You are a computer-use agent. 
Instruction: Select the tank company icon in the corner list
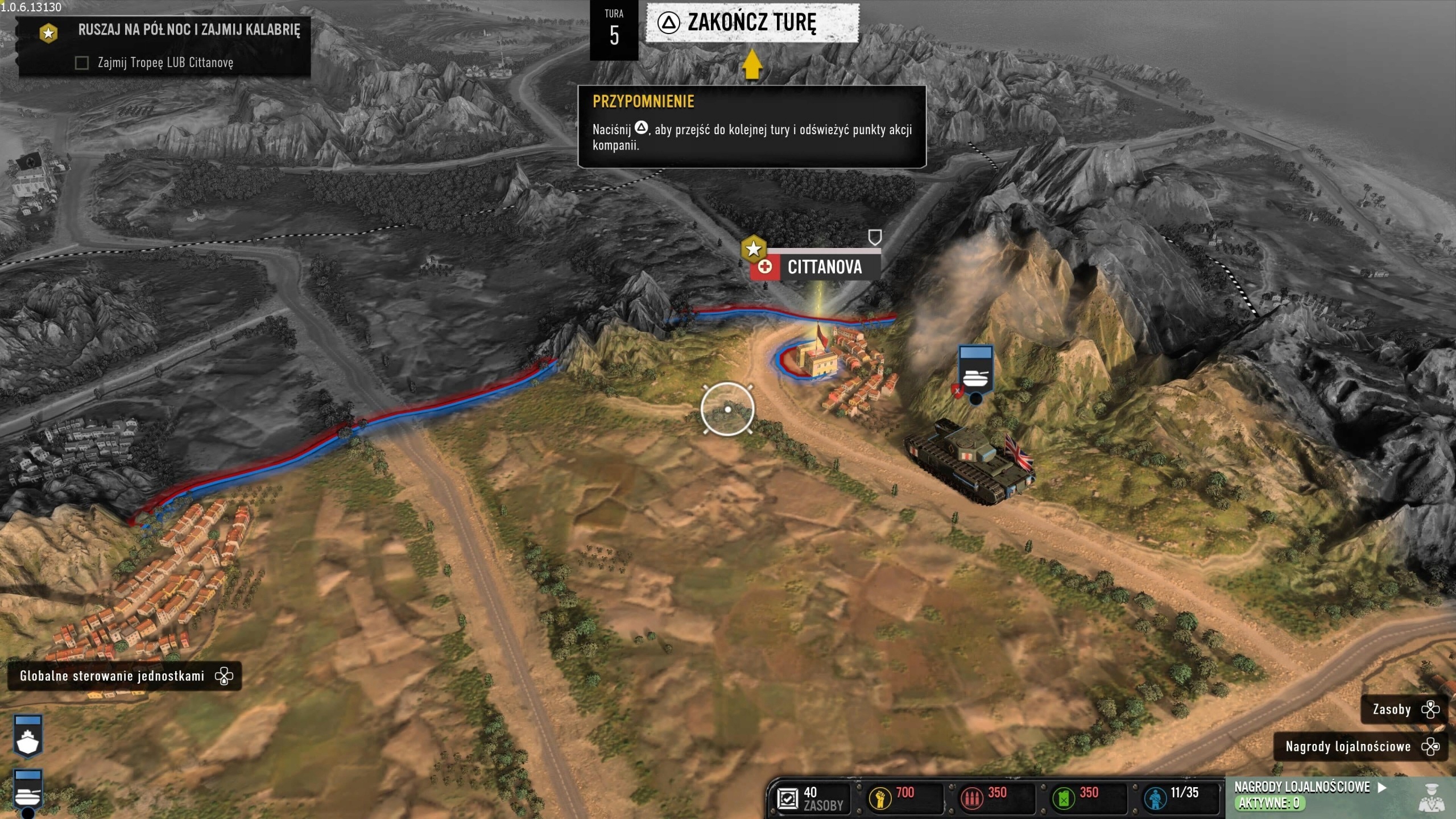click(x=27, y=791)
